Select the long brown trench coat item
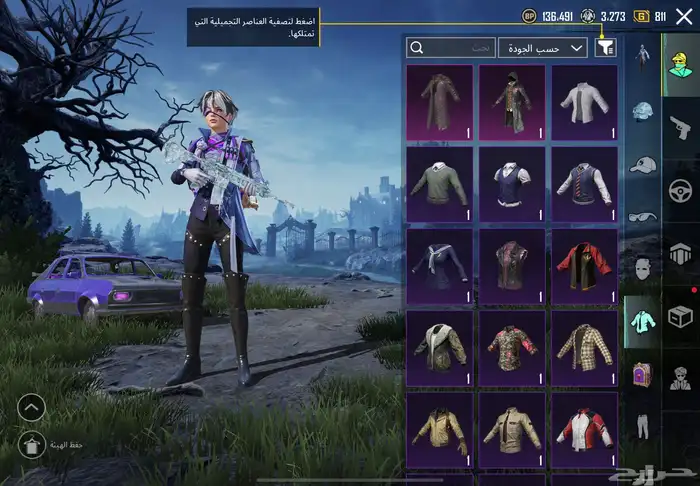 (439, 102)
